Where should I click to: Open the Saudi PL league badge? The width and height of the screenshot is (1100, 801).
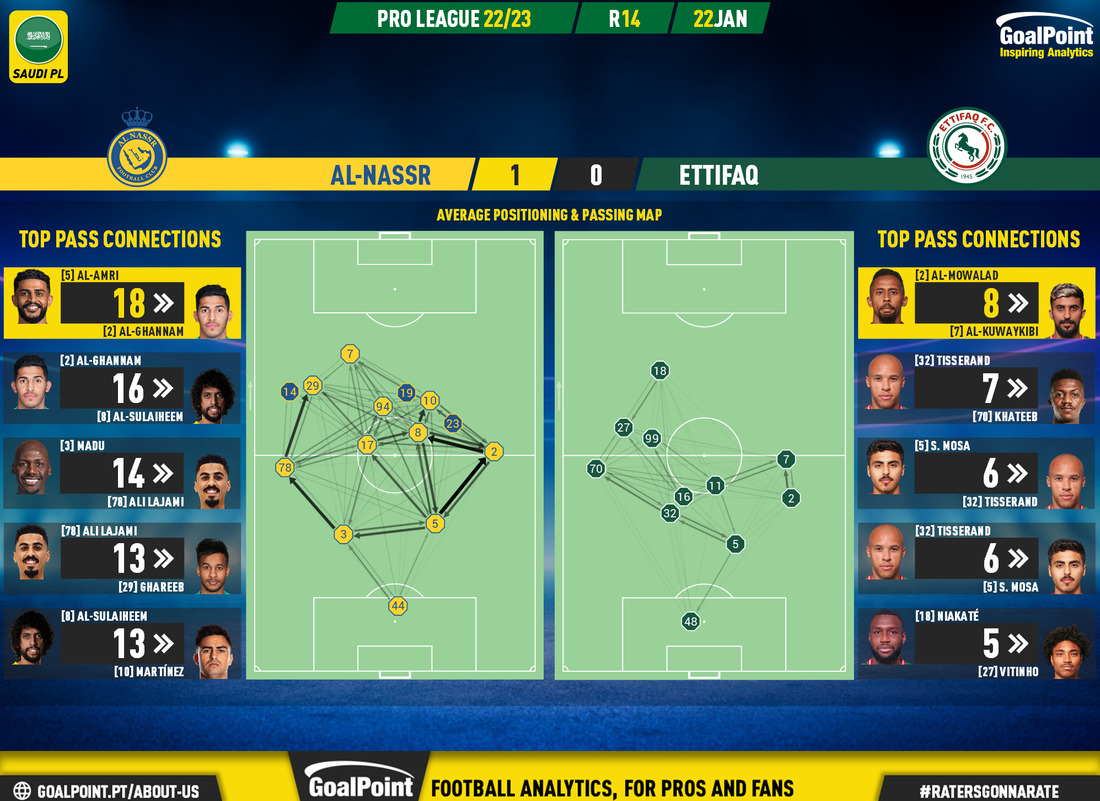click(x=38, y=45)
